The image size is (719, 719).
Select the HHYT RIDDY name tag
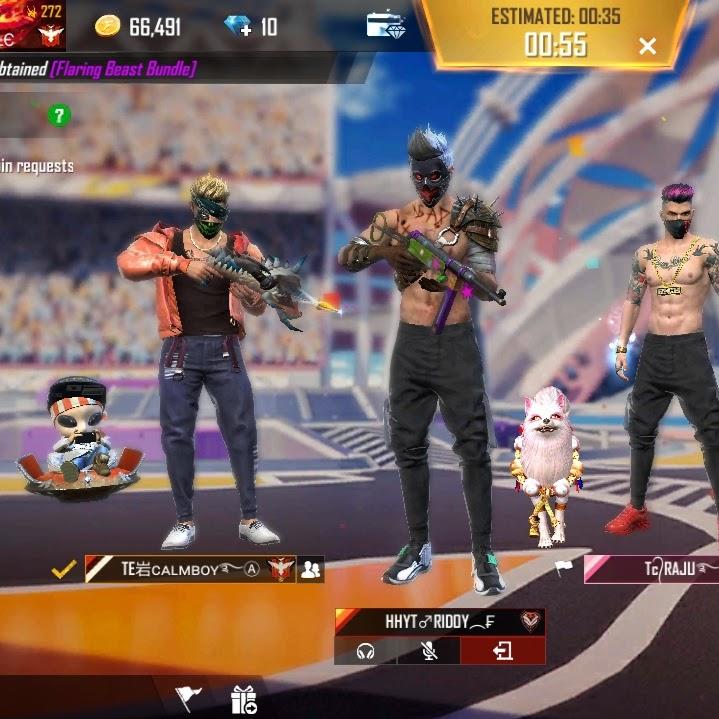click(x=427, y=621)
